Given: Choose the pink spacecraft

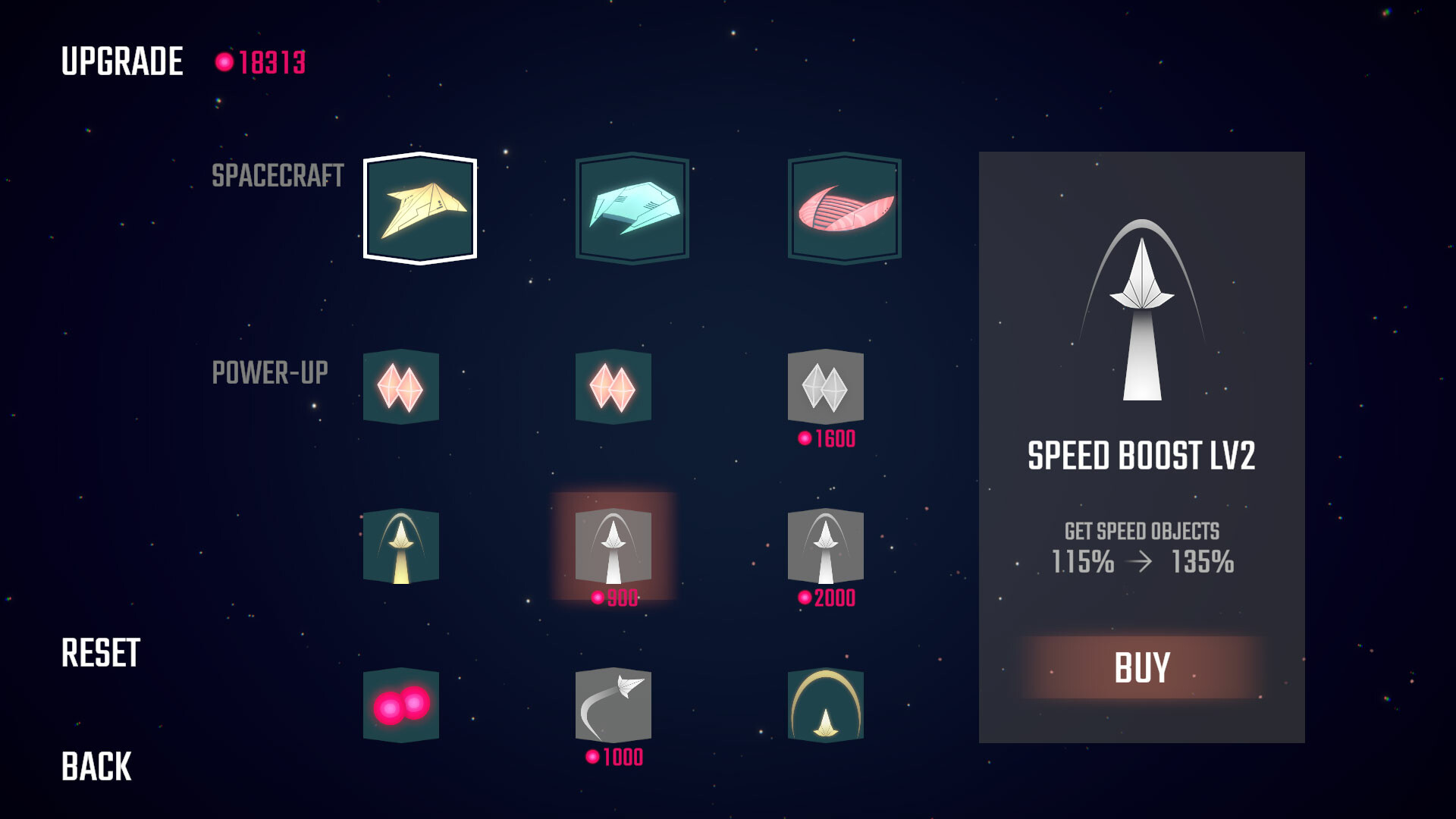Looking at the screenshot, I should (x=843, y=209).
